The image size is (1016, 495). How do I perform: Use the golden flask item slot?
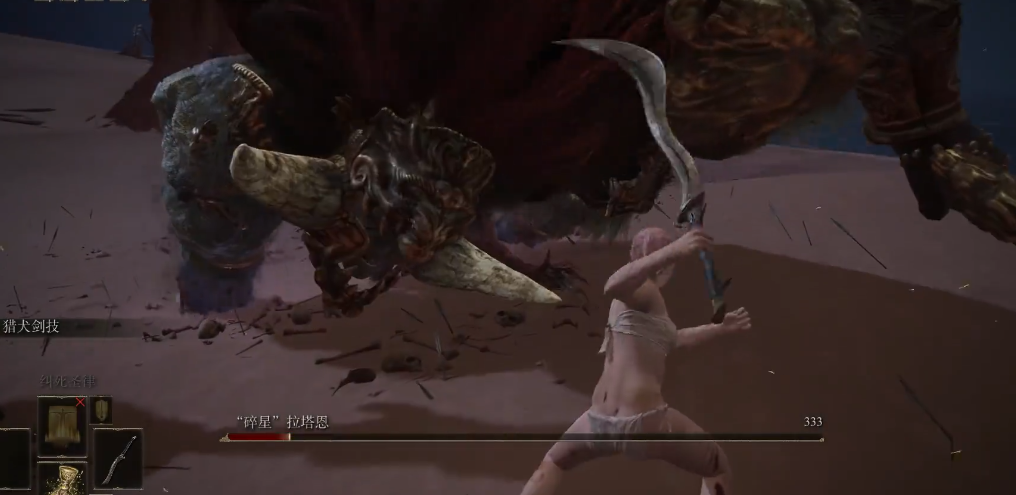(64, 480)
